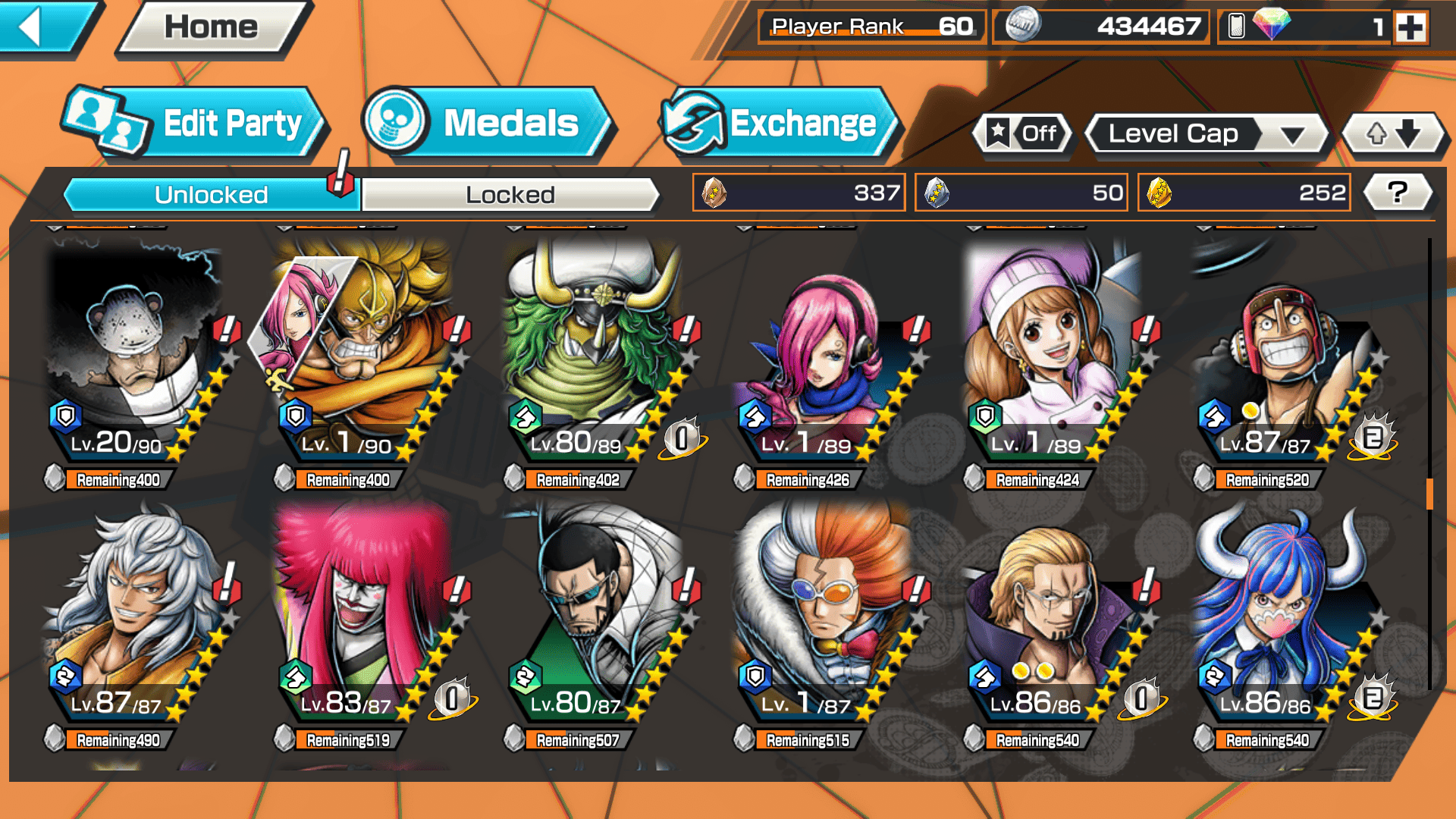Viewport: 1456px width, 819px height.
Task: Select the Unlocked characters tab
Action: (x=211, y=195)
